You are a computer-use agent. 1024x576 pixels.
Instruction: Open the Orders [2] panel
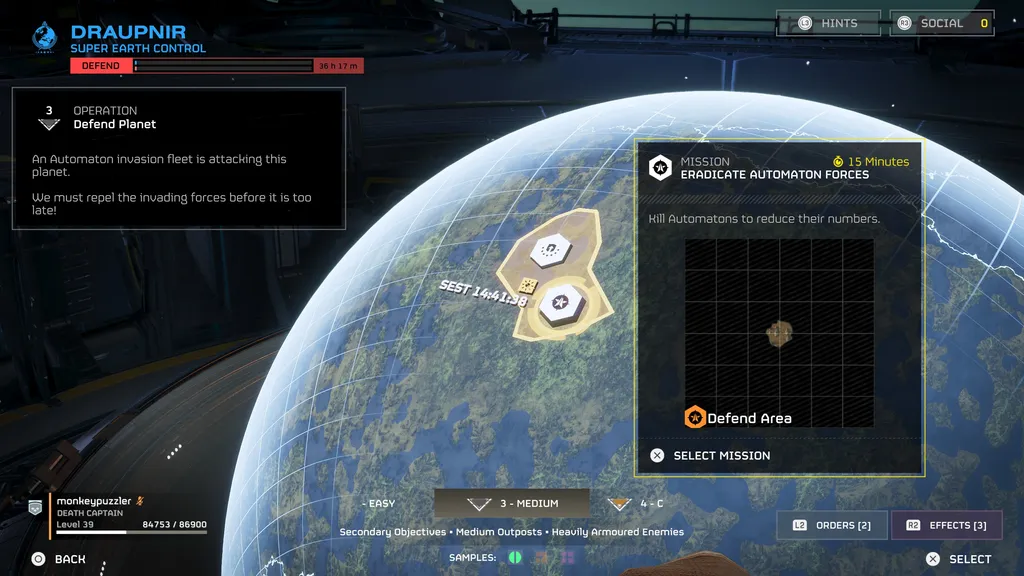tap(832, 525)
